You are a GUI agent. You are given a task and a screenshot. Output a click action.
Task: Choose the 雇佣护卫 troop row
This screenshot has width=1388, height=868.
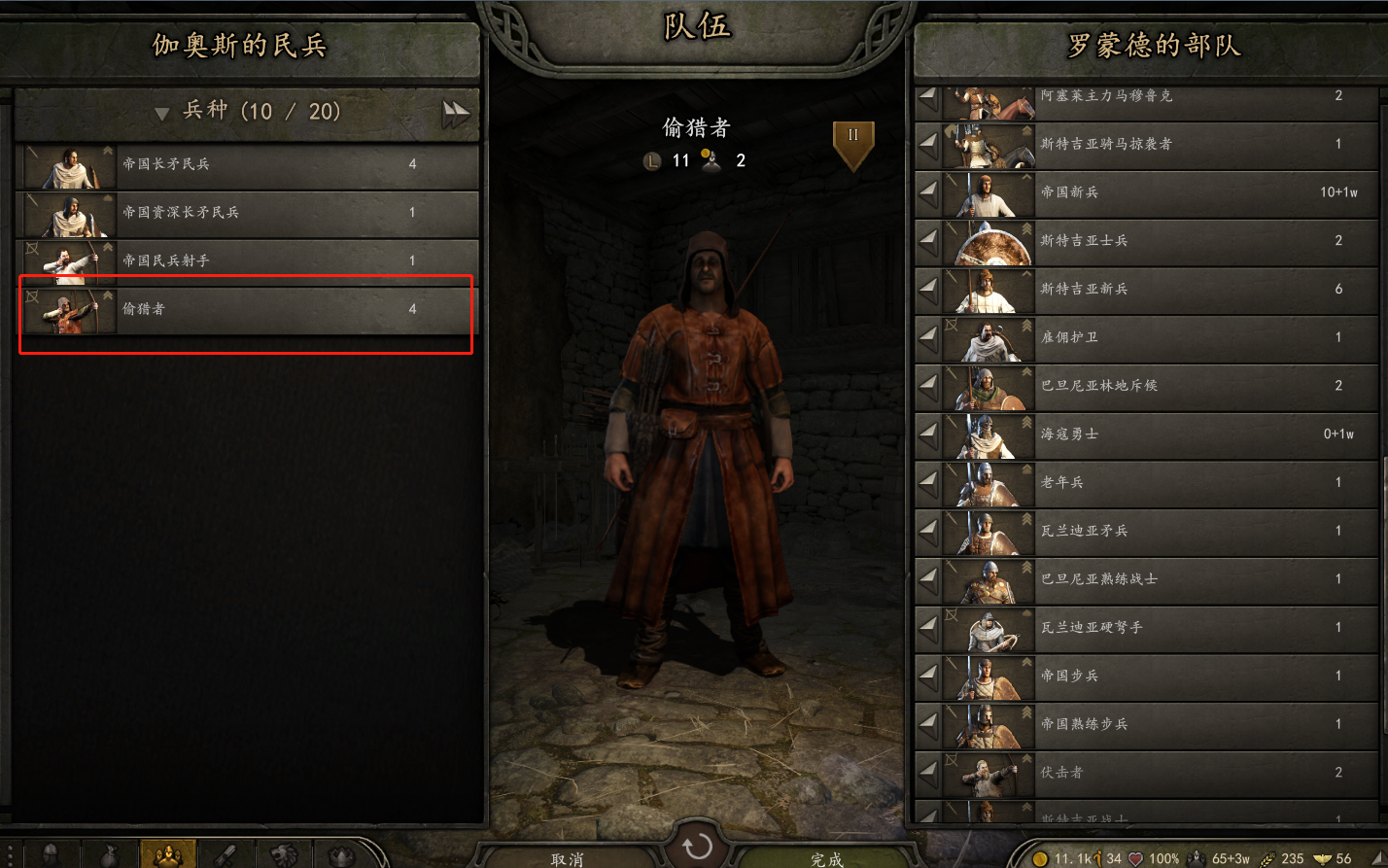click(x=1157, y=338)
